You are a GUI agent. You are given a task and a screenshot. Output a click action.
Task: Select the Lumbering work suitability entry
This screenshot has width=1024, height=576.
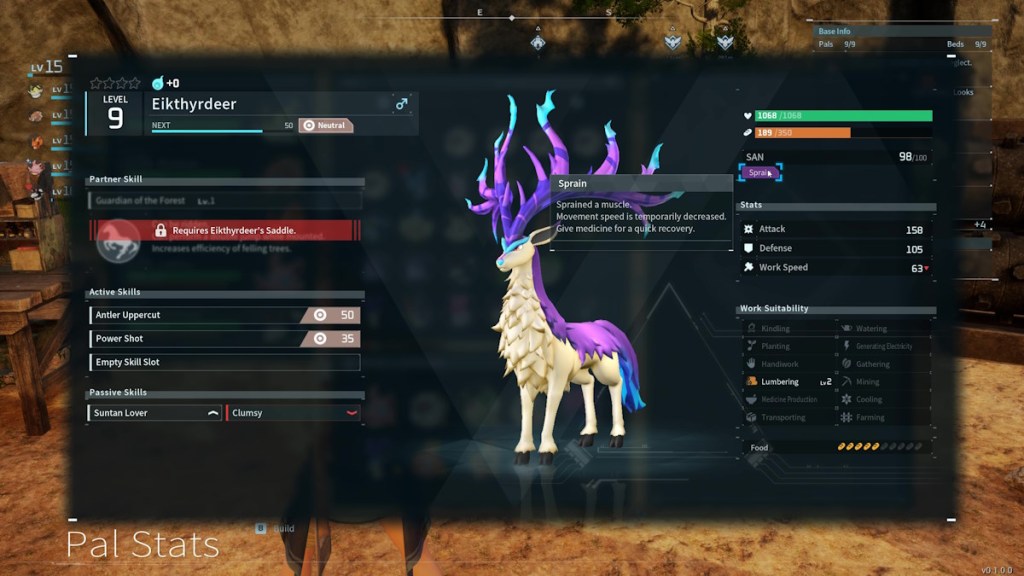(x=787, y=382)
